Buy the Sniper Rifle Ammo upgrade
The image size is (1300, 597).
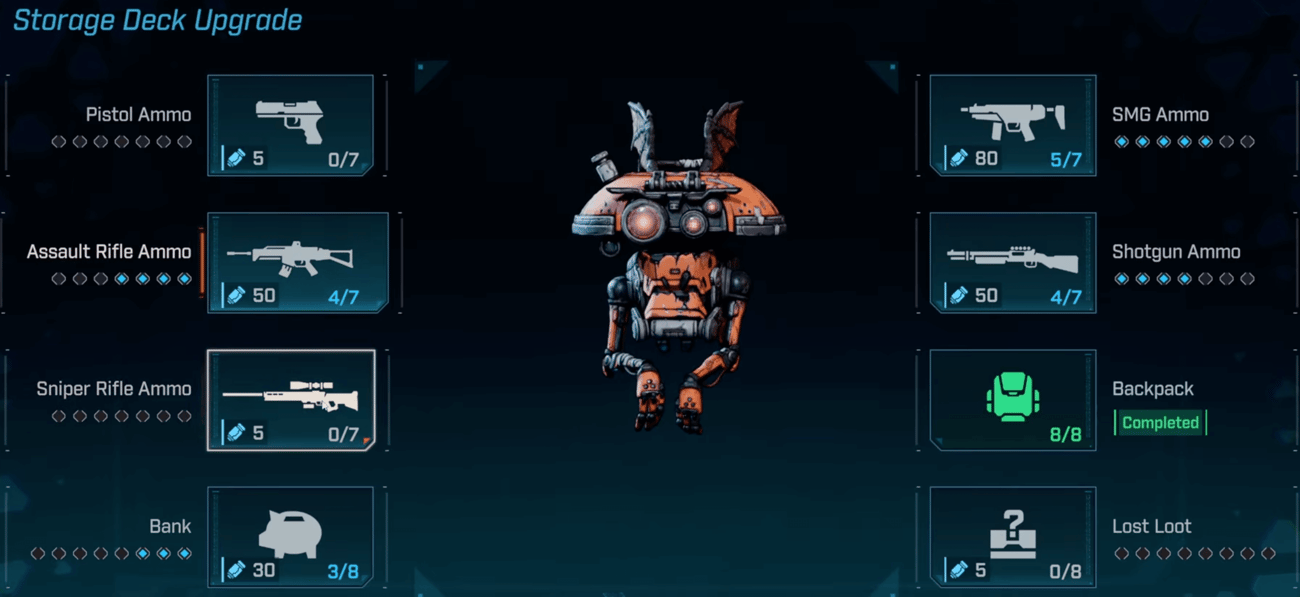pos(290,400)
